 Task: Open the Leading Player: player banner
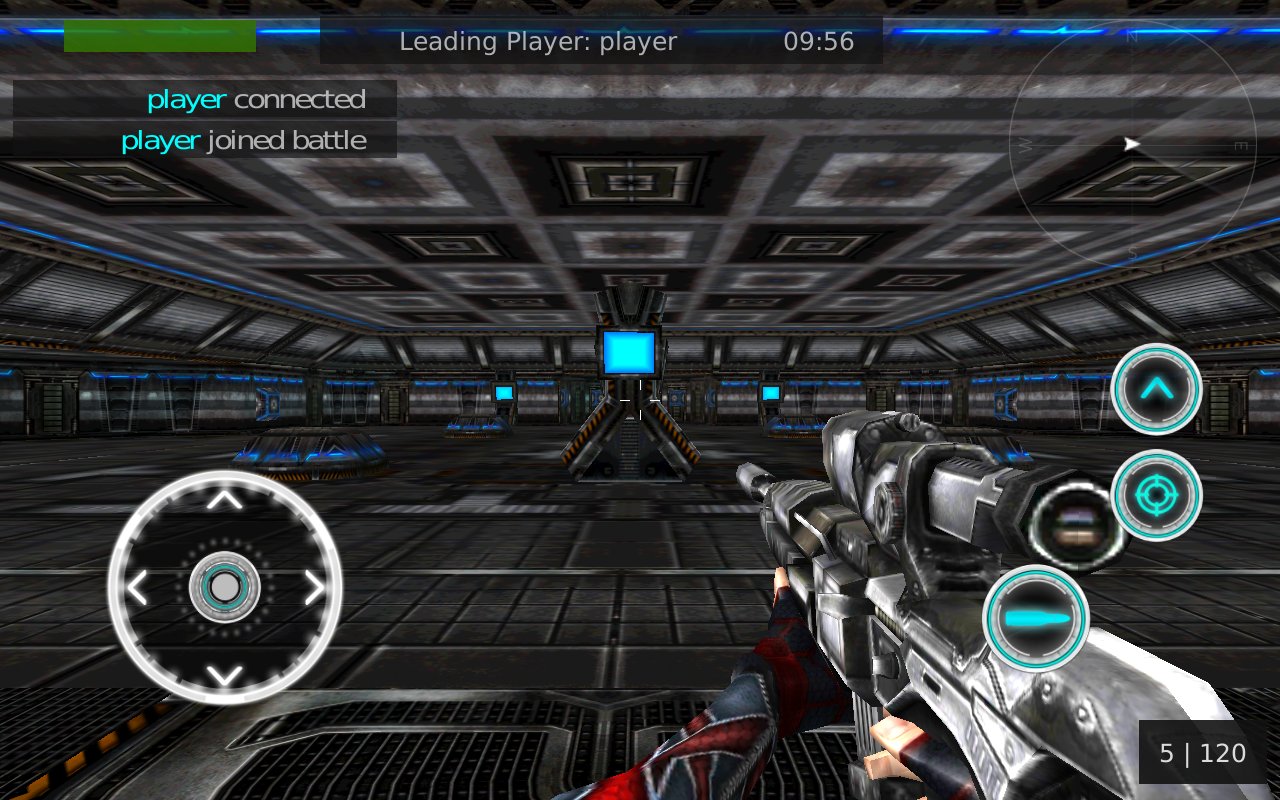coord(537,41)
